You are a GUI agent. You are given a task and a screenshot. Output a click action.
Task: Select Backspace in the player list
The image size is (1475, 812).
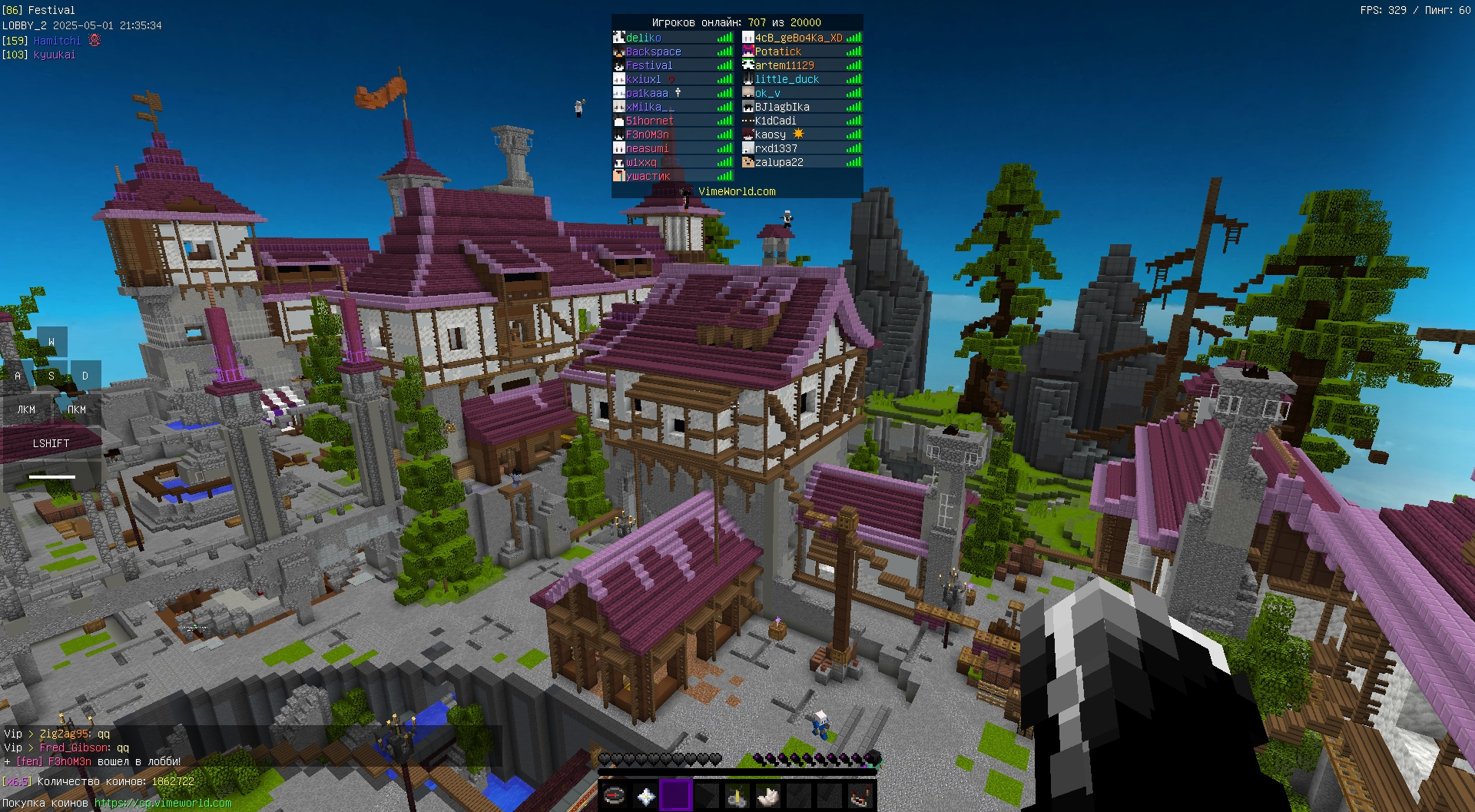click(x=653, y=51)
